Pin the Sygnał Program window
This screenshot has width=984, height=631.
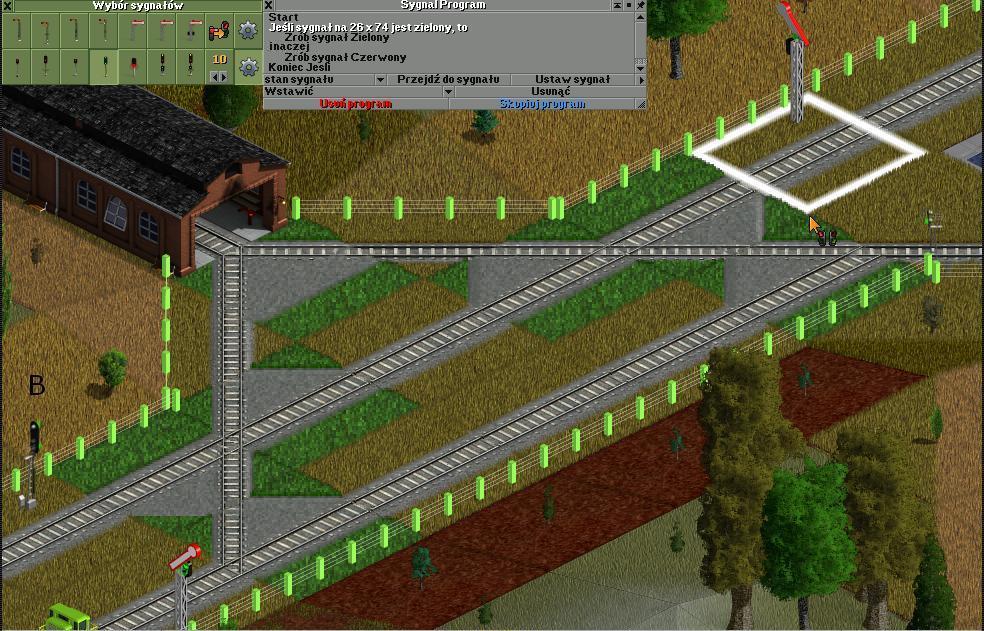point(640,5)
